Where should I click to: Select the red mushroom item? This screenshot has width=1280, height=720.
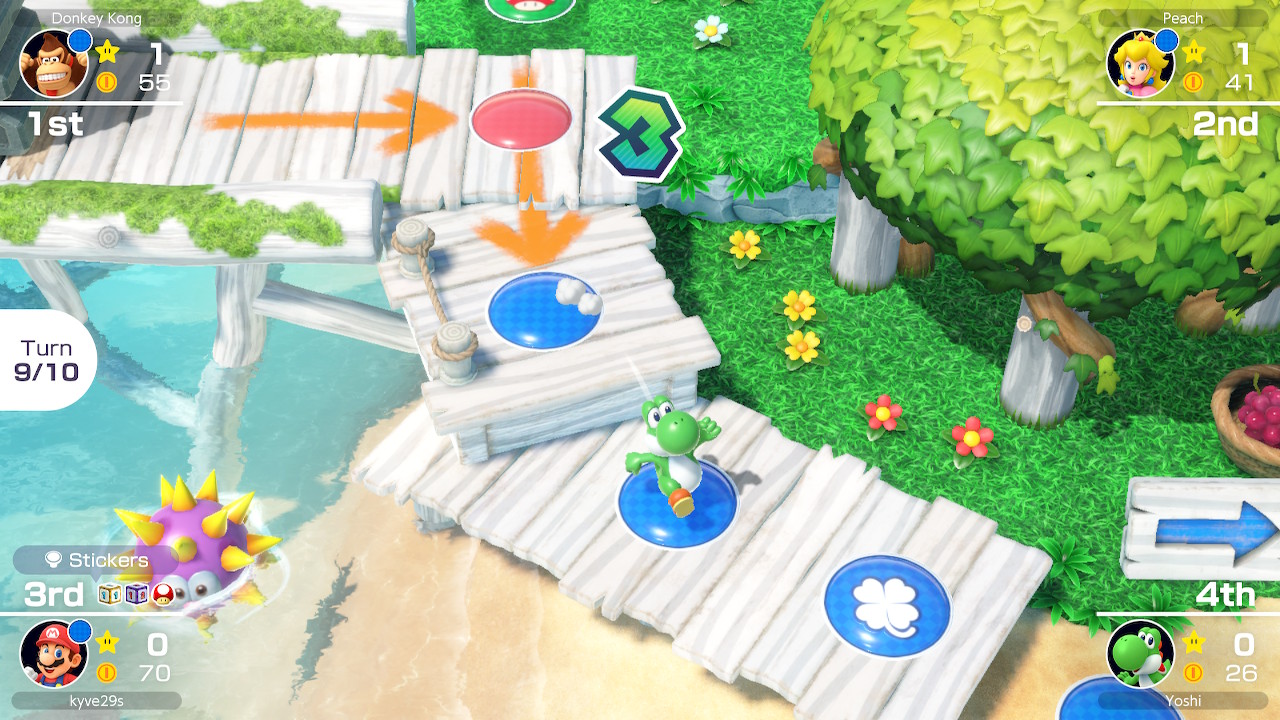coord(164,594)
